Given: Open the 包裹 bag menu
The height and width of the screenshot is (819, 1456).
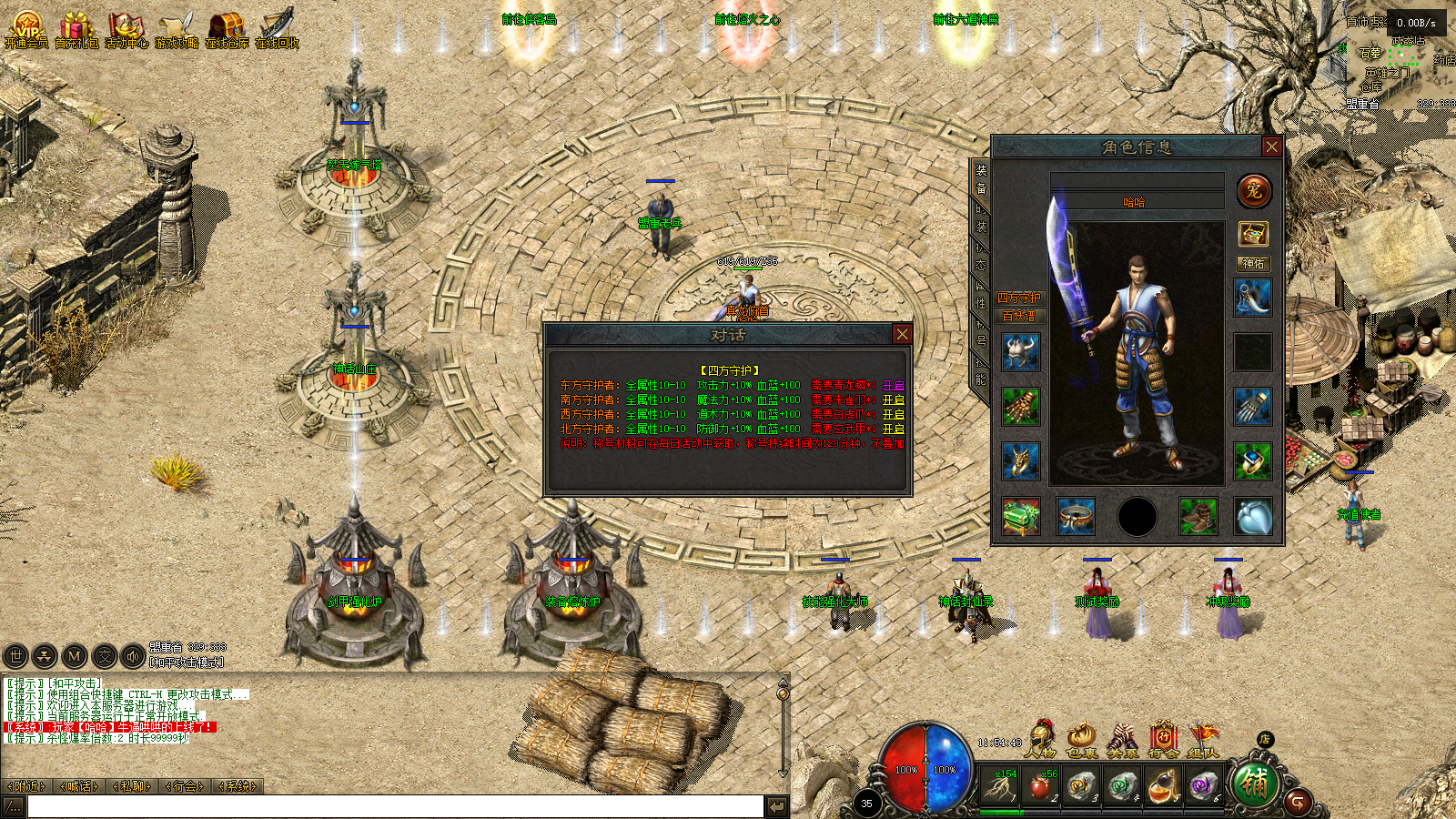Looking at the screenshot, I should (1081, 738).
